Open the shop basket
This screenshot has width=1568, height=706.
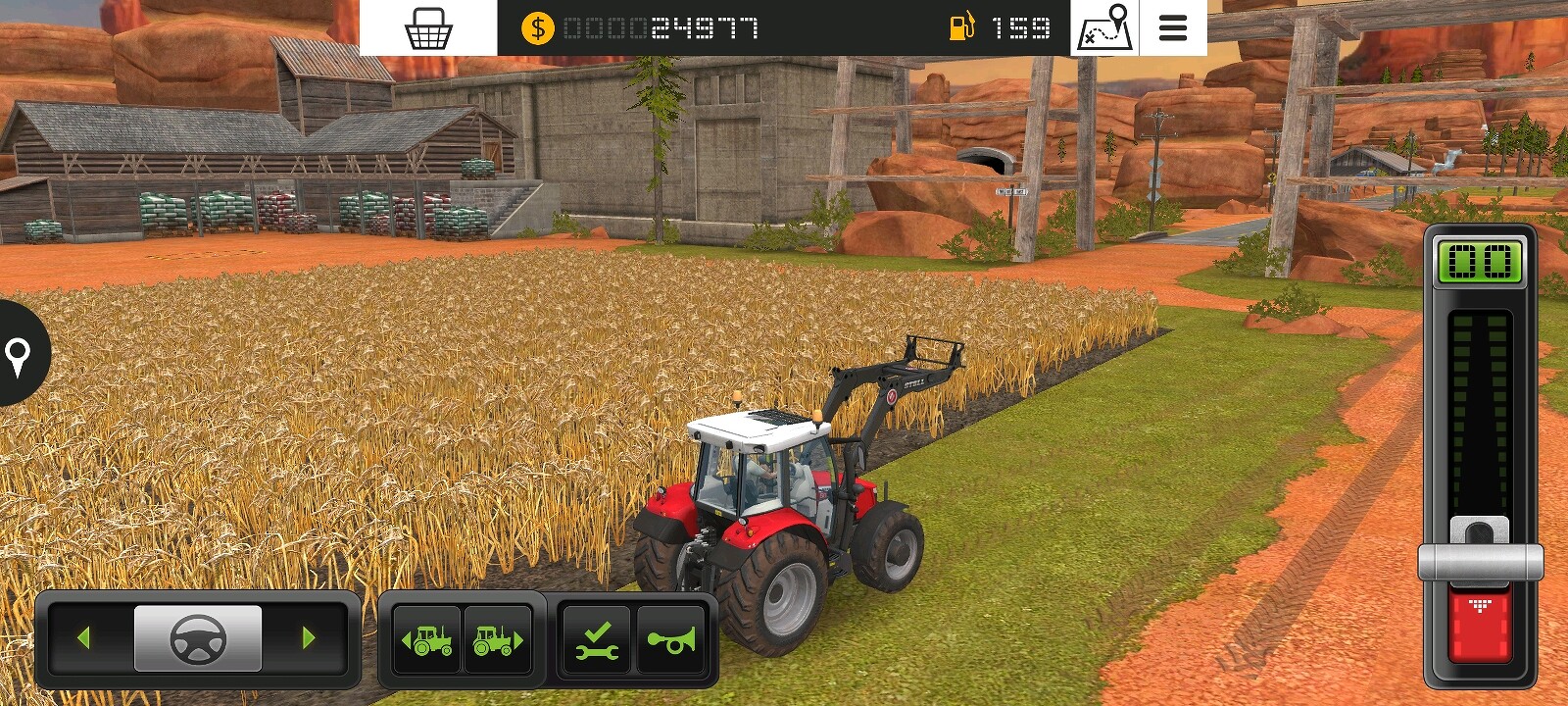point(428,28)
